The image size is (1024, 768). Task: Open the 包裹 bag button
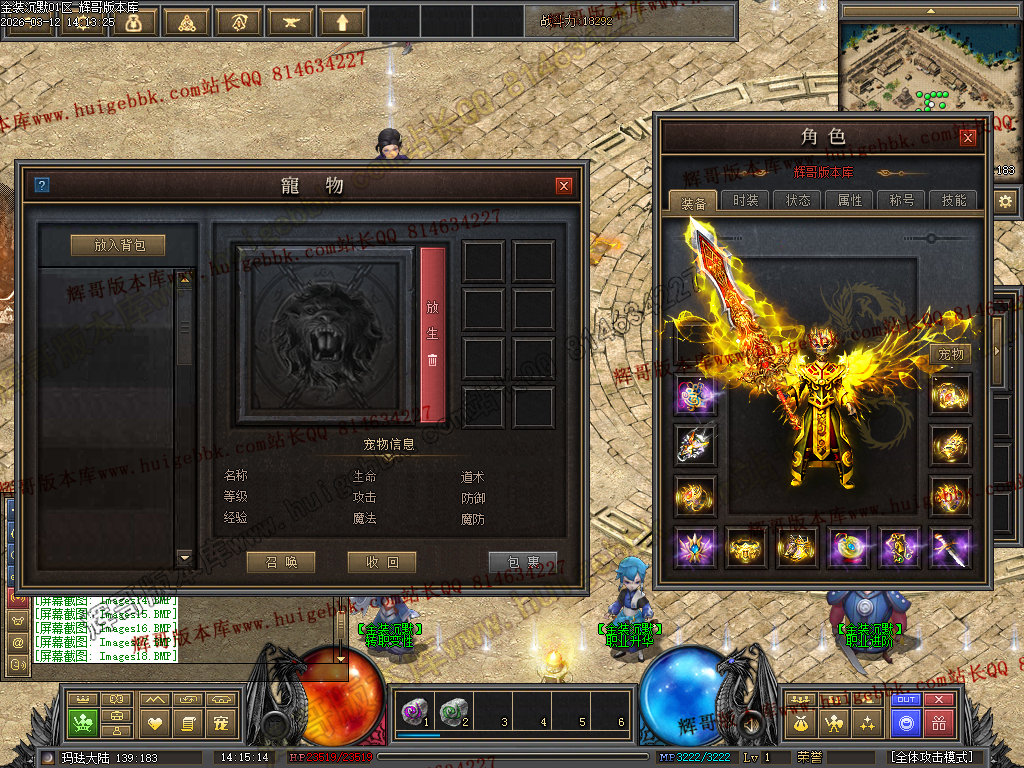[522, 562]
